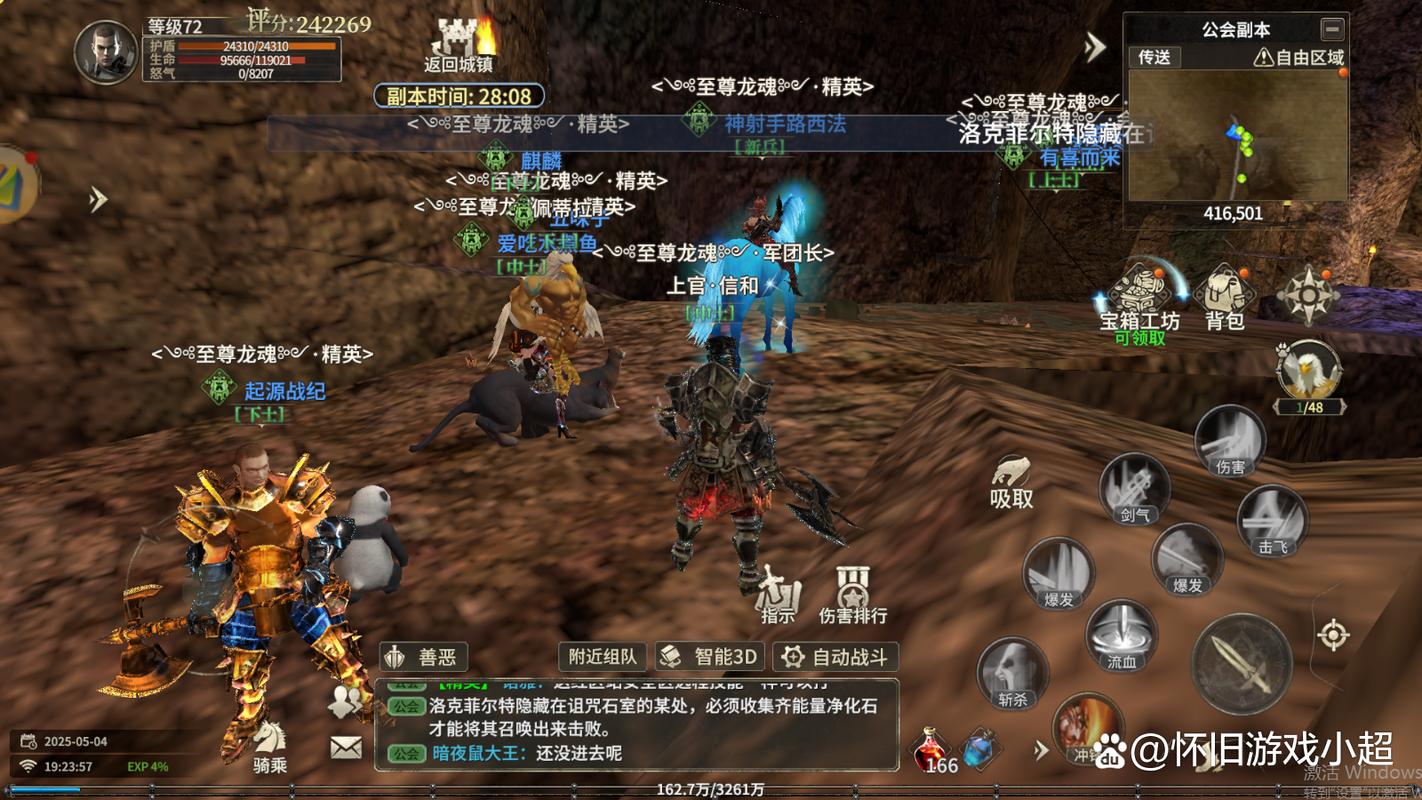Viewport: 1422px width, 800px height.
Task: Click the 附近组队 nearby team button
Action: pyautogui.click(x=603, y=657)
